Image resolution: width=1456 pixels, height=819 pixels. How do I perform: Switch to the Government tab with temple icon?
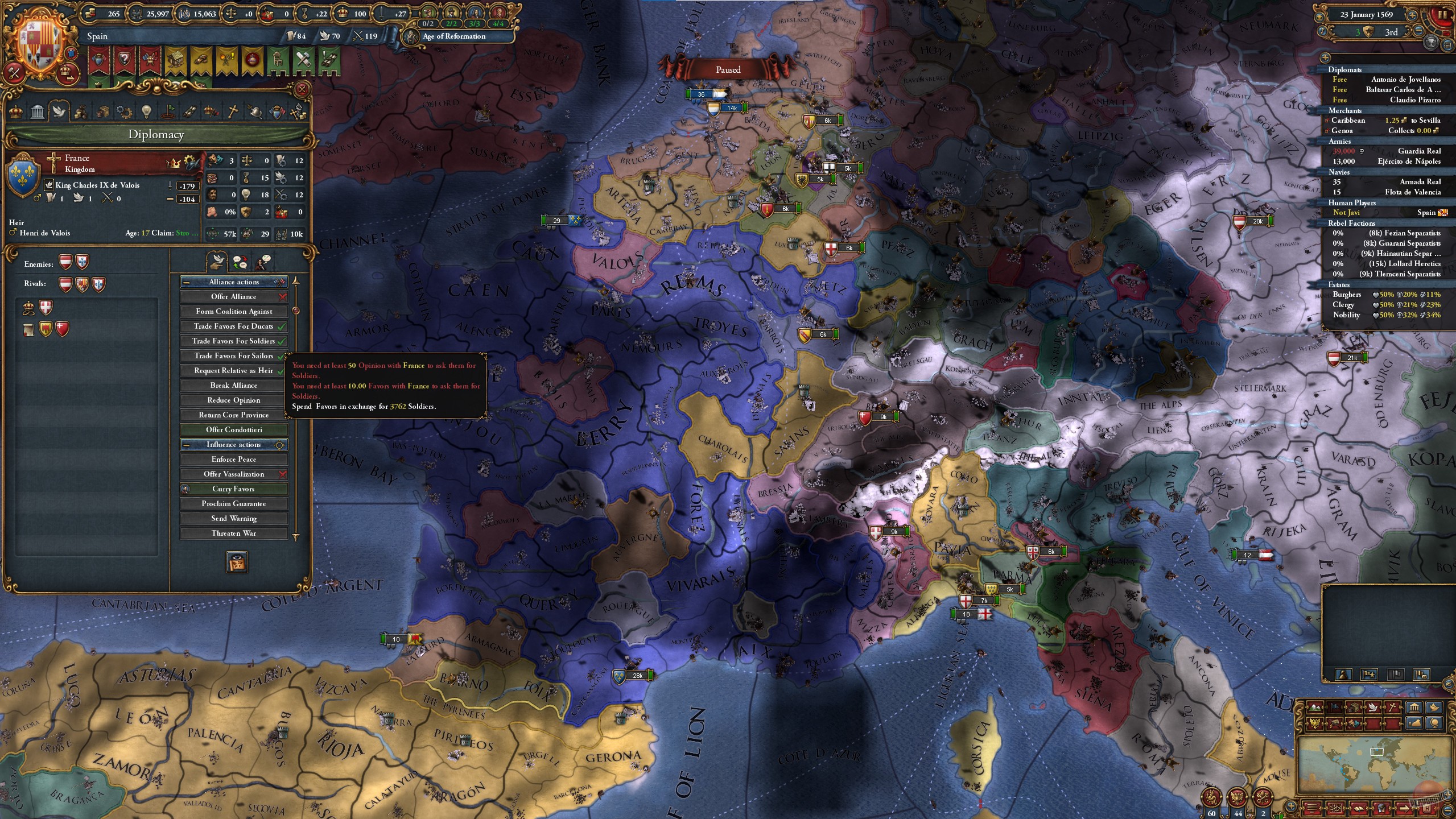pos(37,111)
